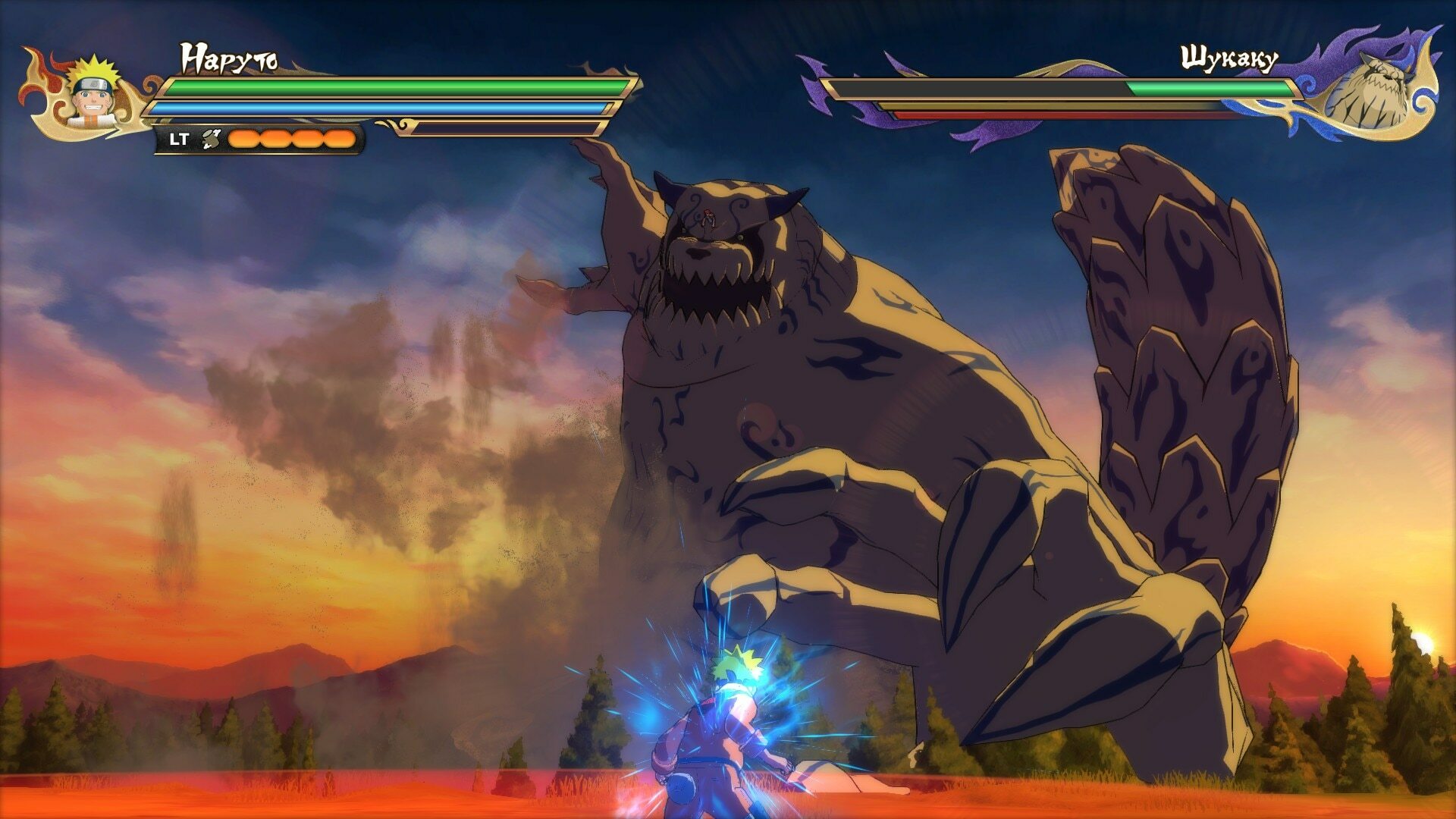This screenshot has height=819, width=1456.
Task: Click Shukaku's boss portrait
Action: coord(1372,93)
